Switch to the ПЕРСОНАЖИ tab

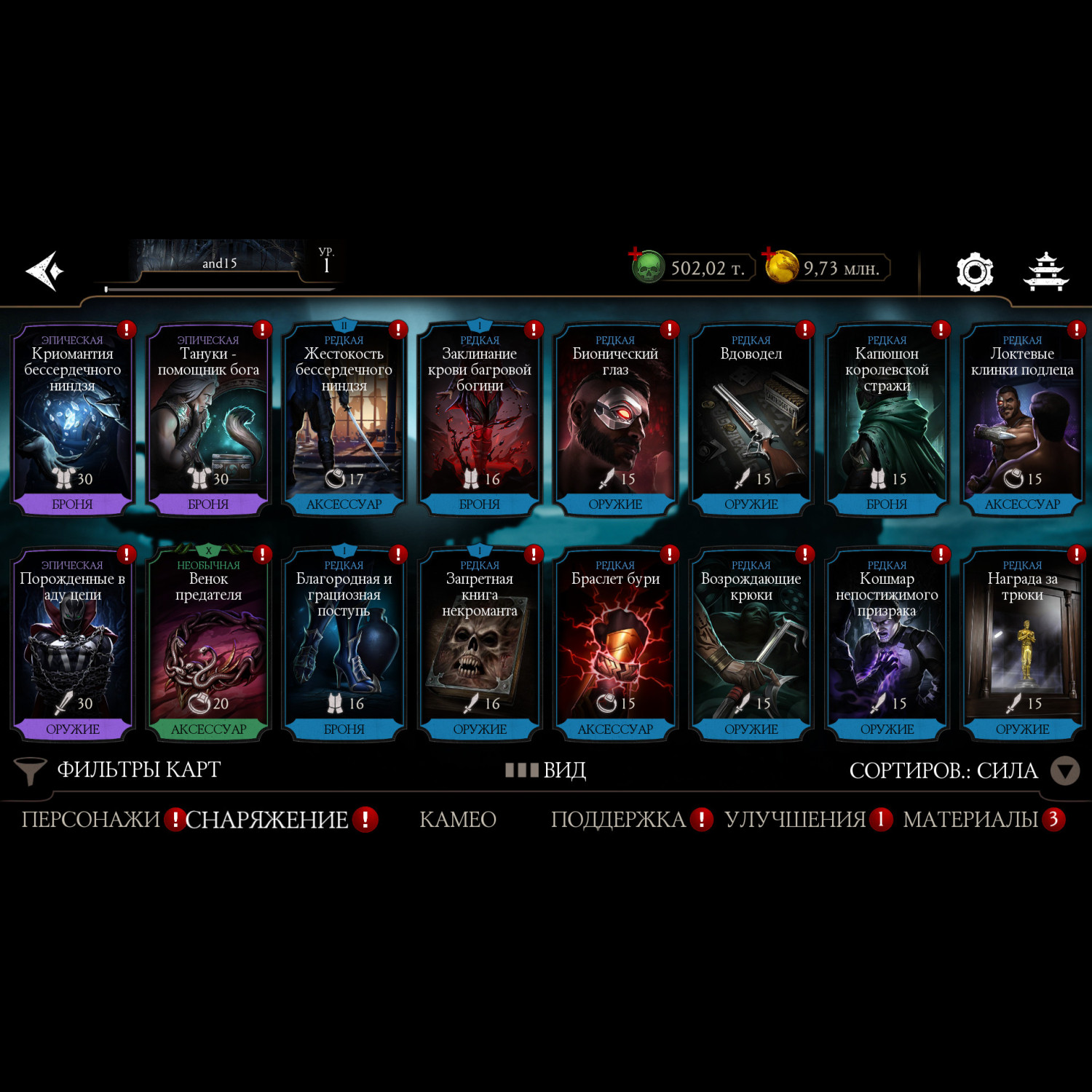90,820
